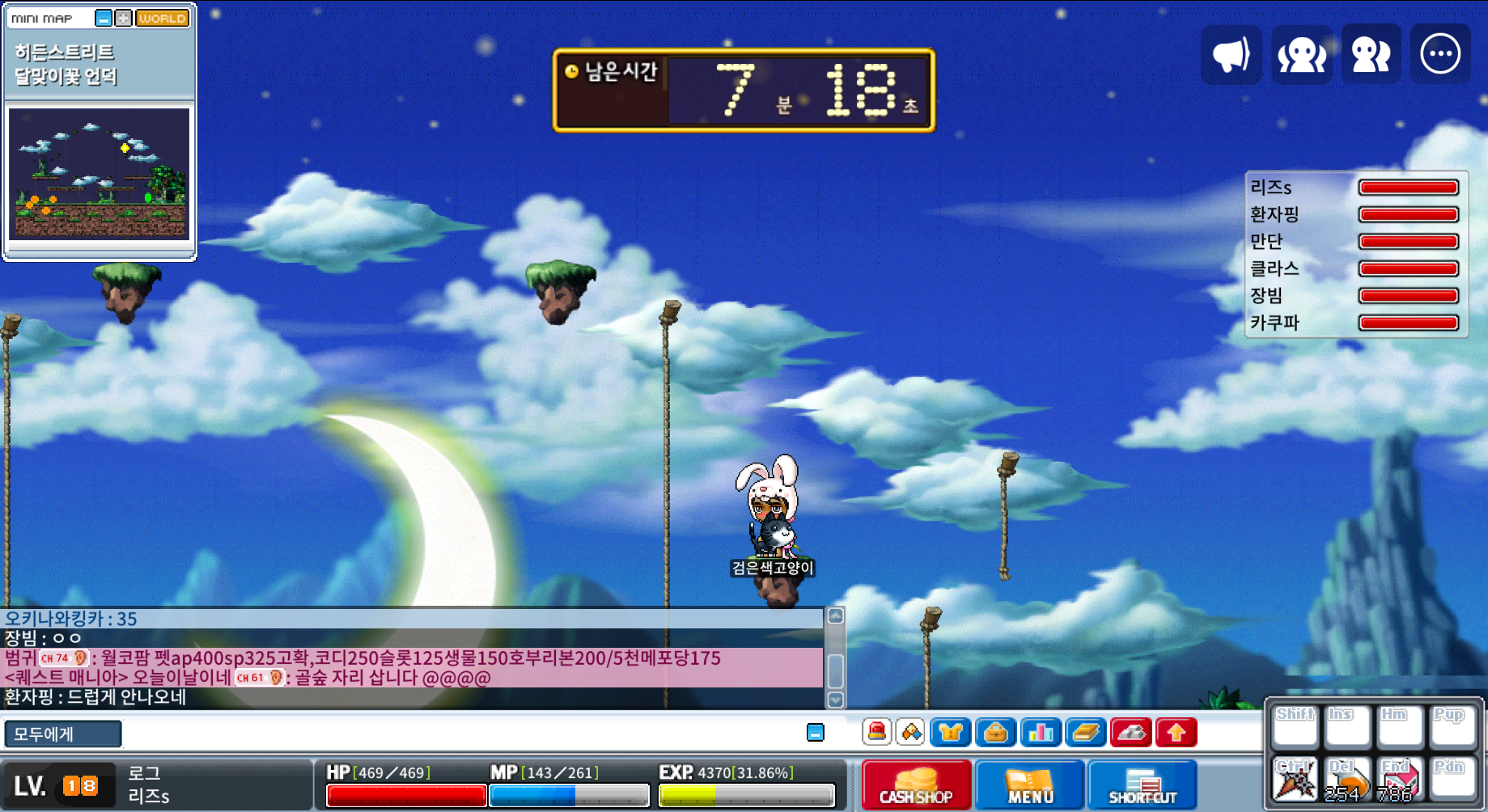Open the stats bar chart icon
Screen dimensions: 1488x812
click(1041, 733)
